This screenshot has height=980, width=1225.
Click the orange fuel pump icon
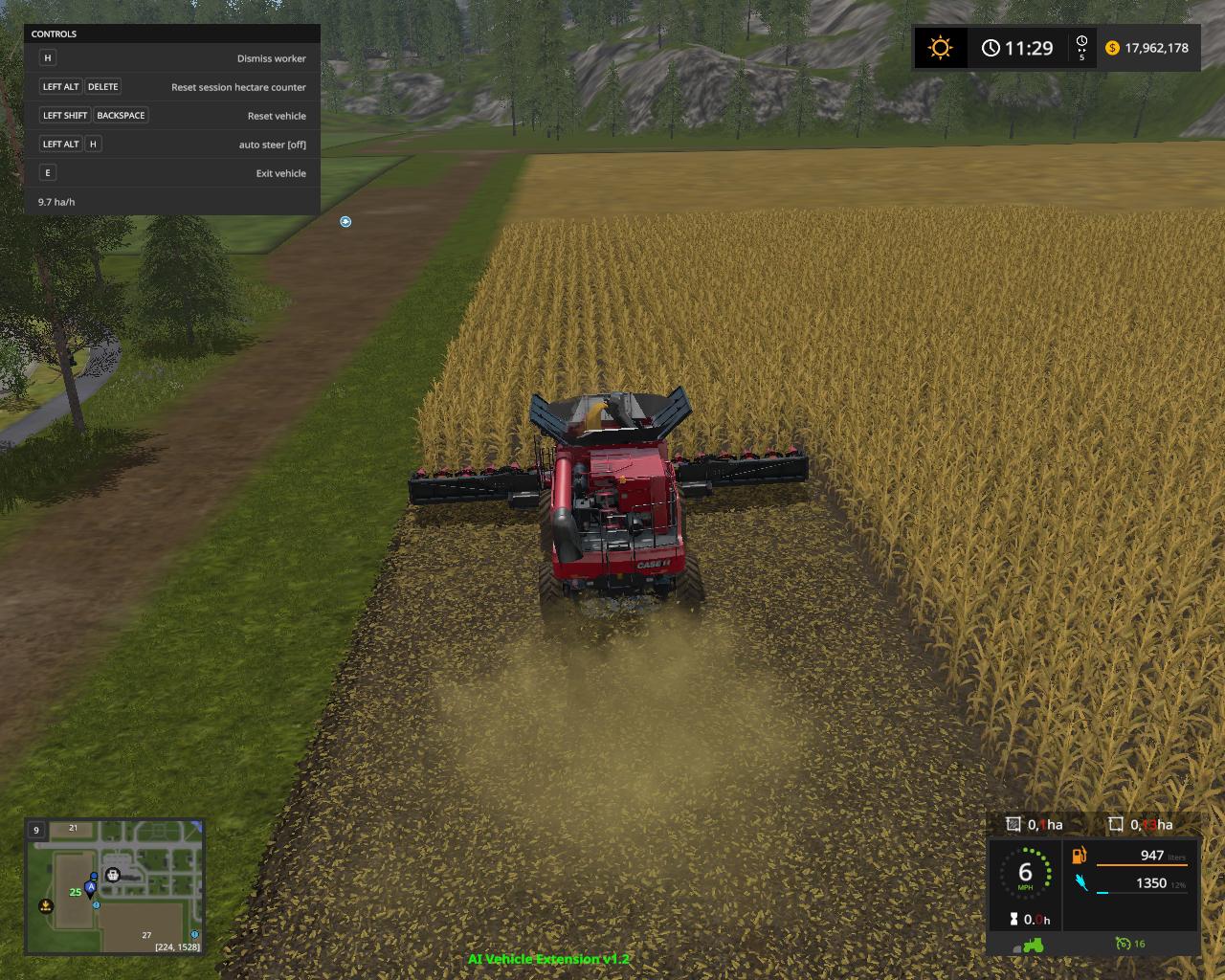[1080, 856]
